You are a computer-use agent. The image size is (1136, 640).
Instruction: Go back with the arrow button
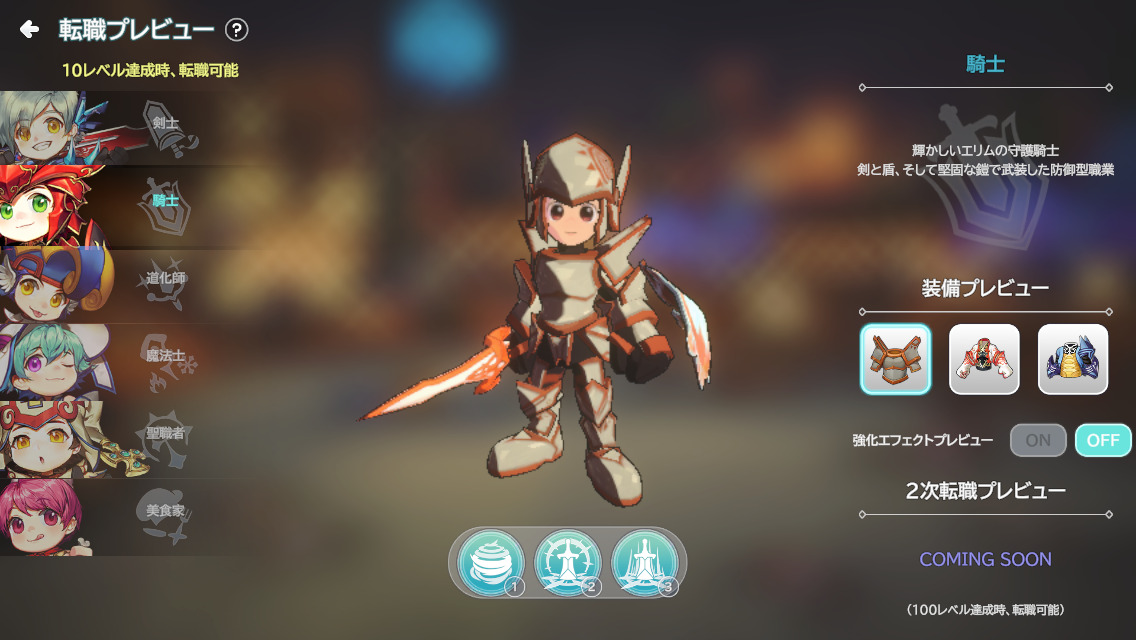(x=29, y=30)
